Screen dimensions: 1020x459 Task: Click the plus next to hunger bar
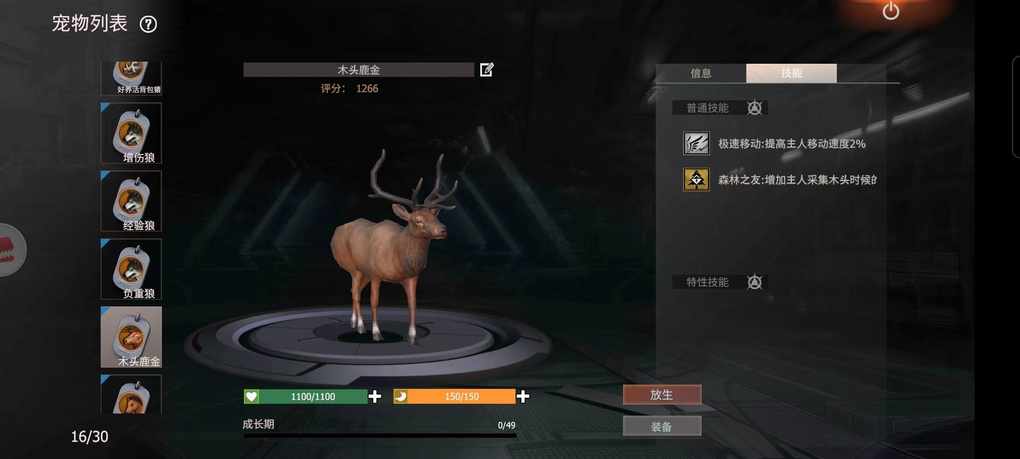(x=523, y=397)
